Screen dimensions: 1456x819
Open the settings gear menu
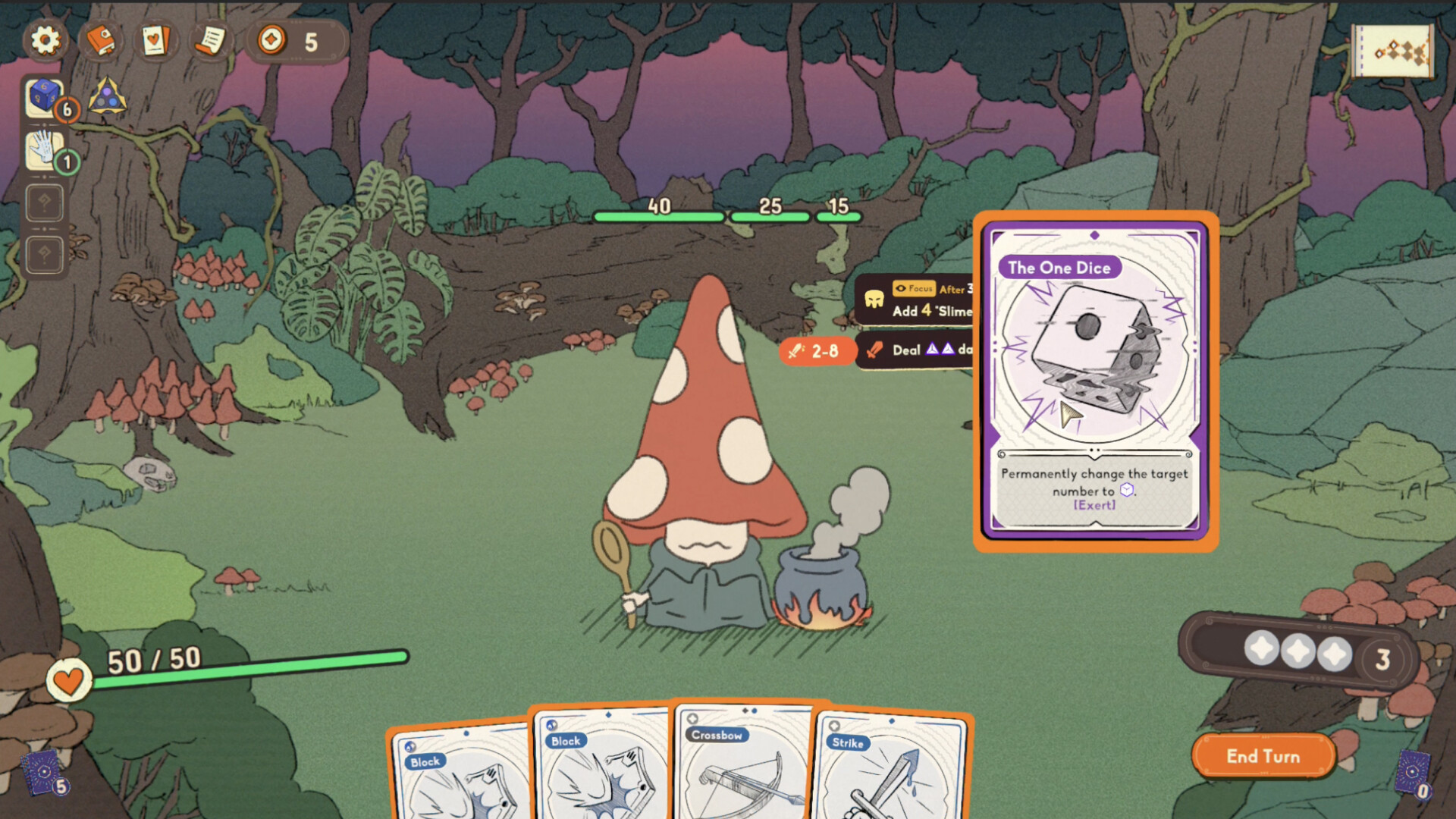point(44,41)
